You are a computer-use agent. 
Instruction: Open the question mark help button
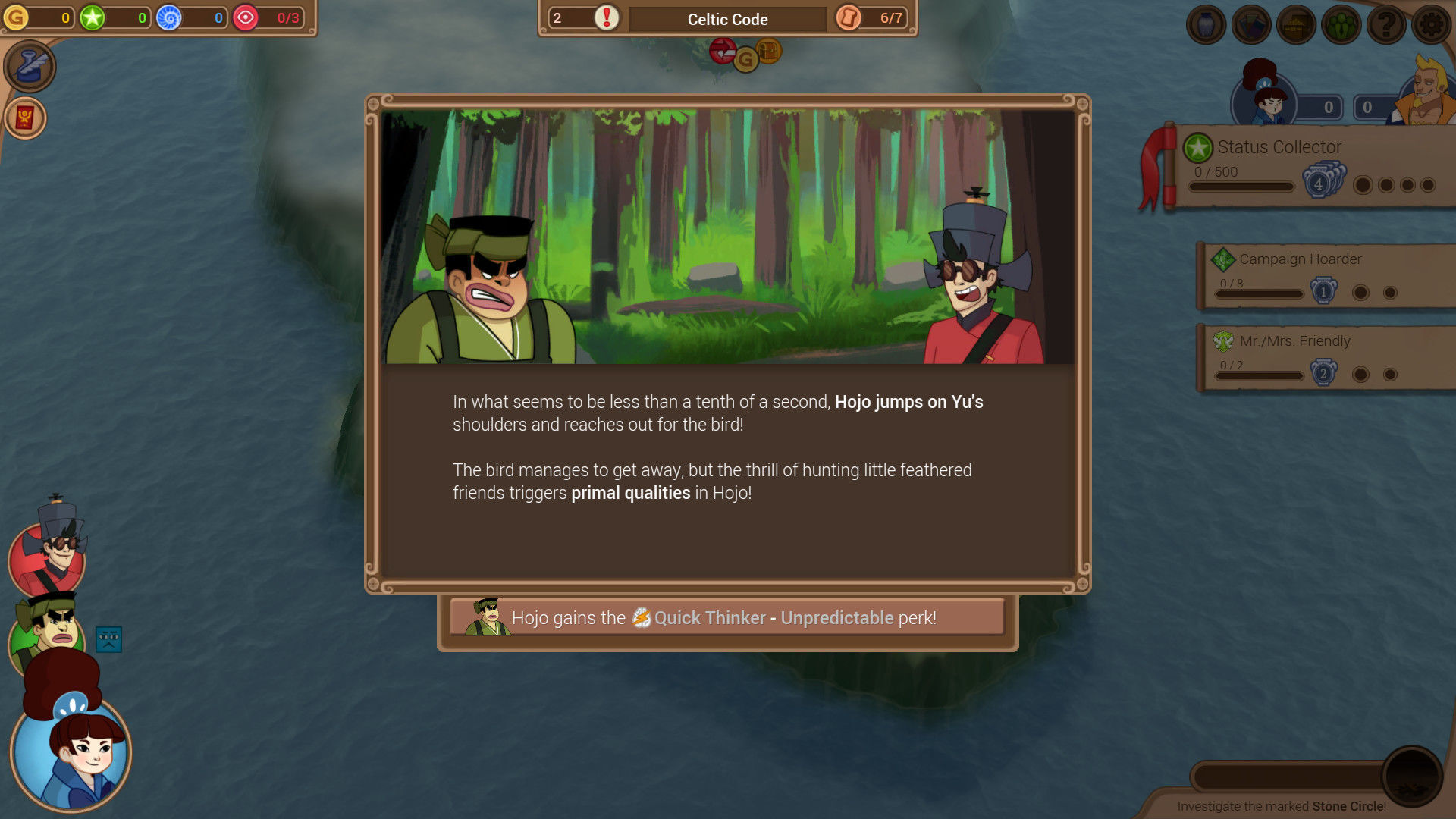1386,25
